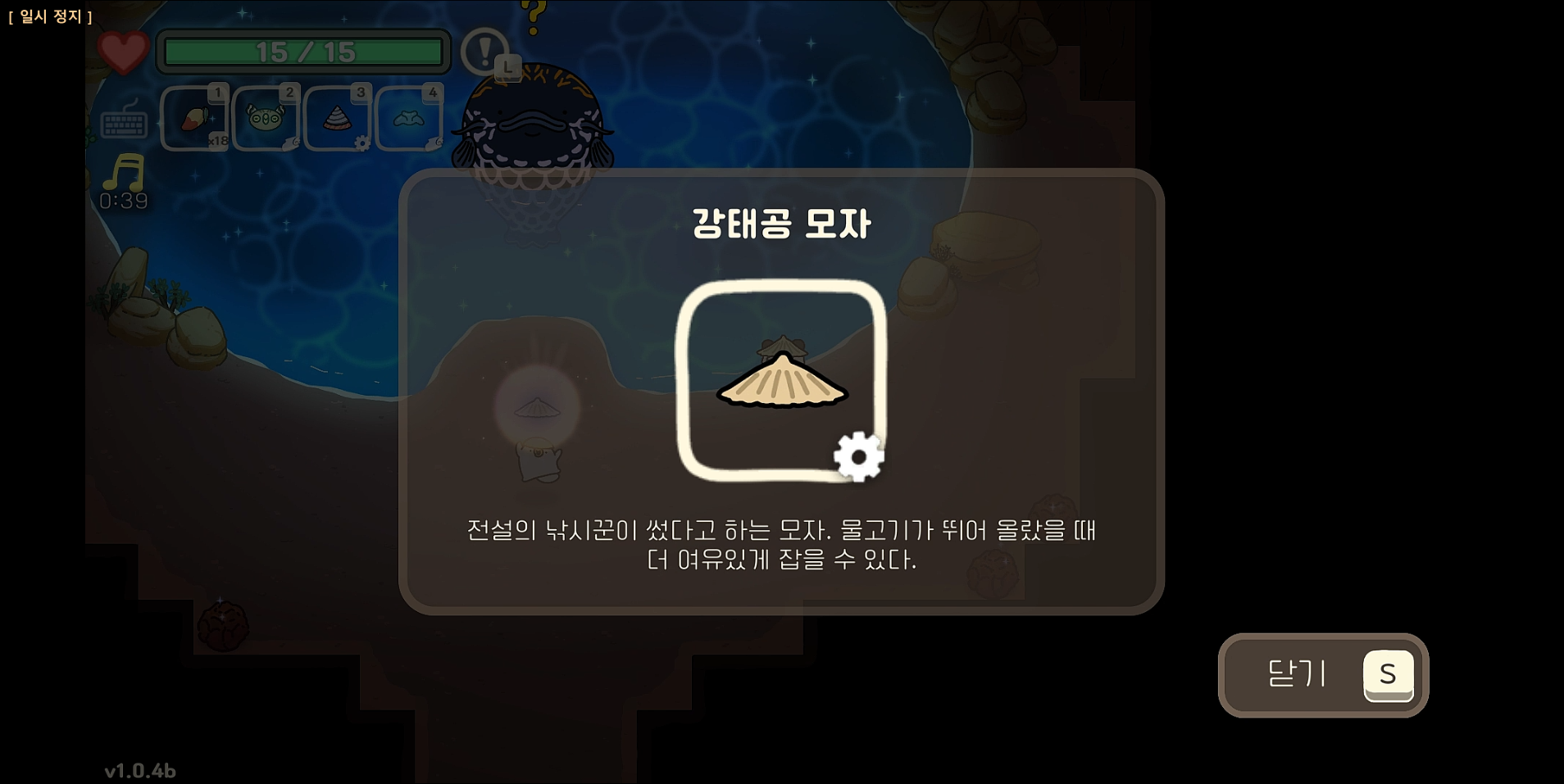1564x784 pixels.
Task: Select the blue item in hotbar slot 4
Action: pos(409,117)
